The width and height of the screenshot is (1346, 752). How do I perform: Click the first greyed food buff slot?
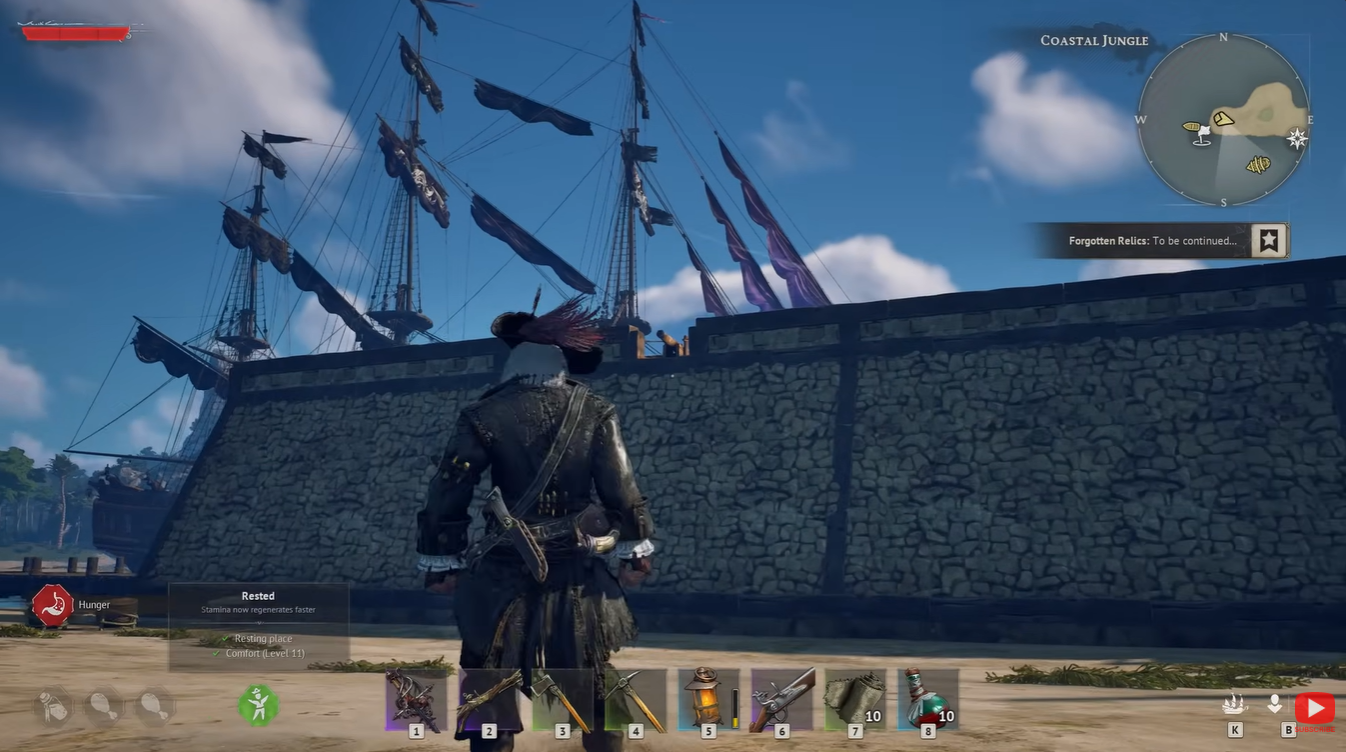52,706
